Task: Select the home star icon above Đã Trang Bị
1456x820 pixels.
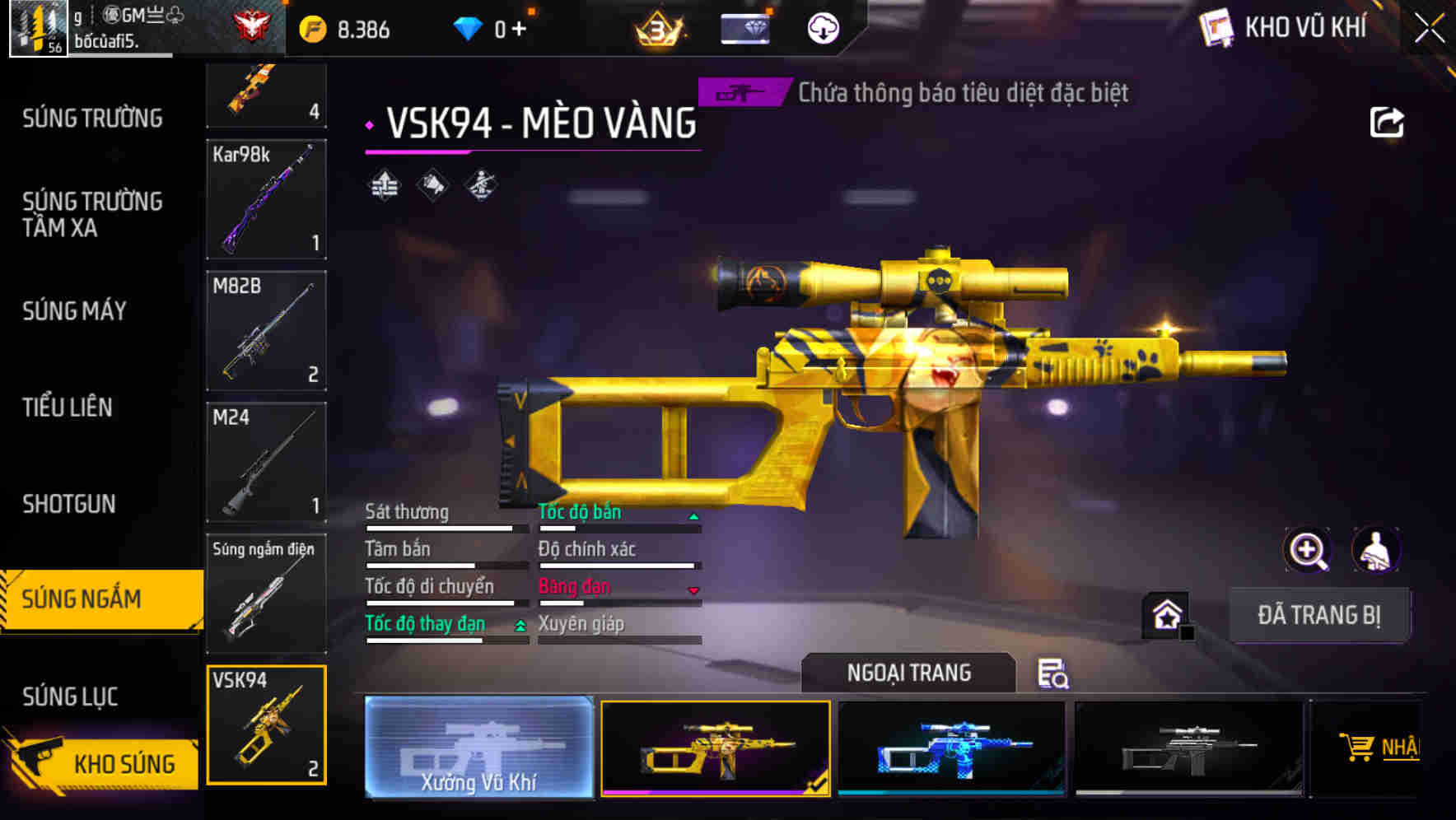Action: [1165, 614]
